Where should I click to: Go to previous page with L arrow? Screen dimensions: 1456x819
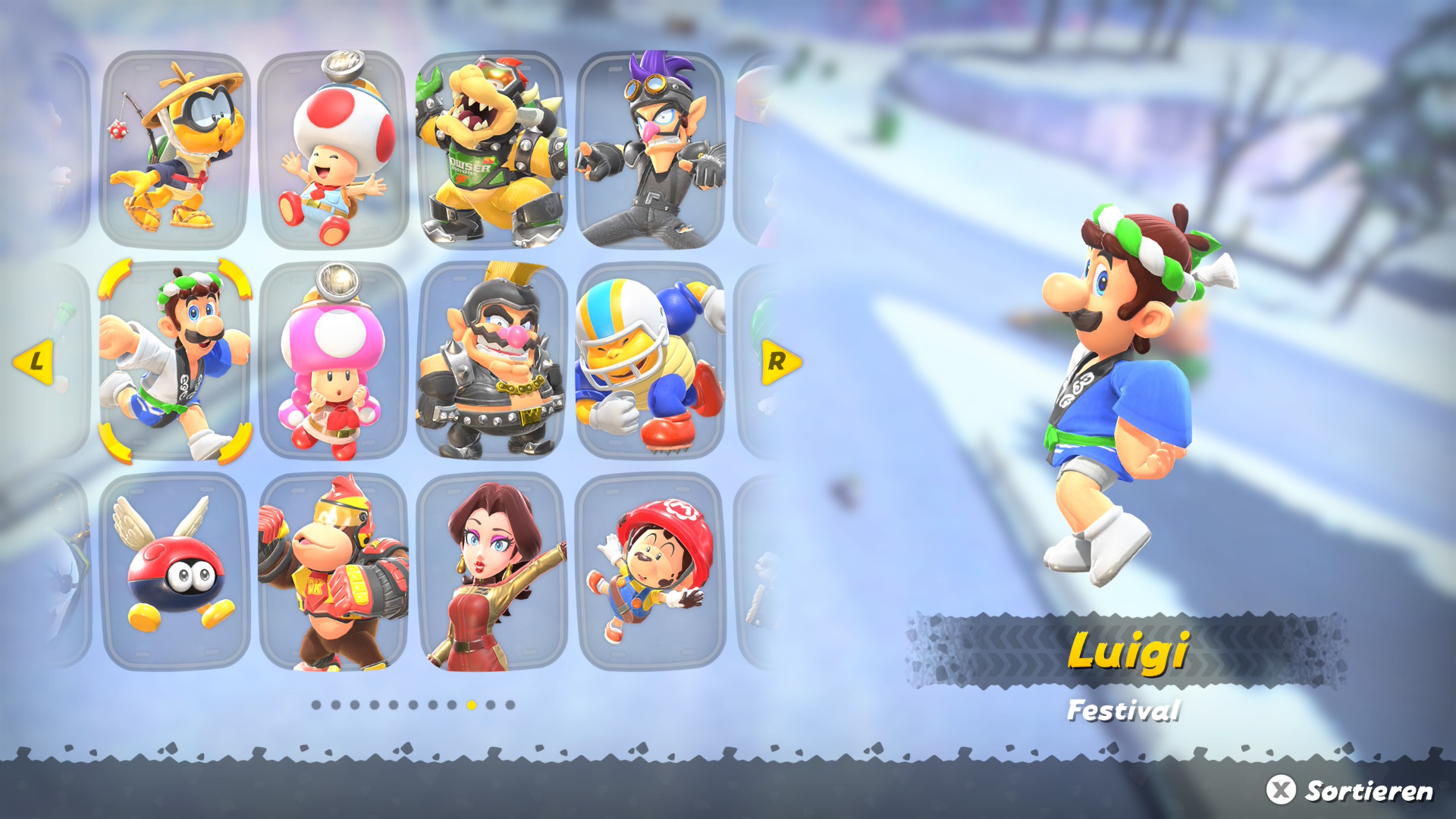click(34, 362)
